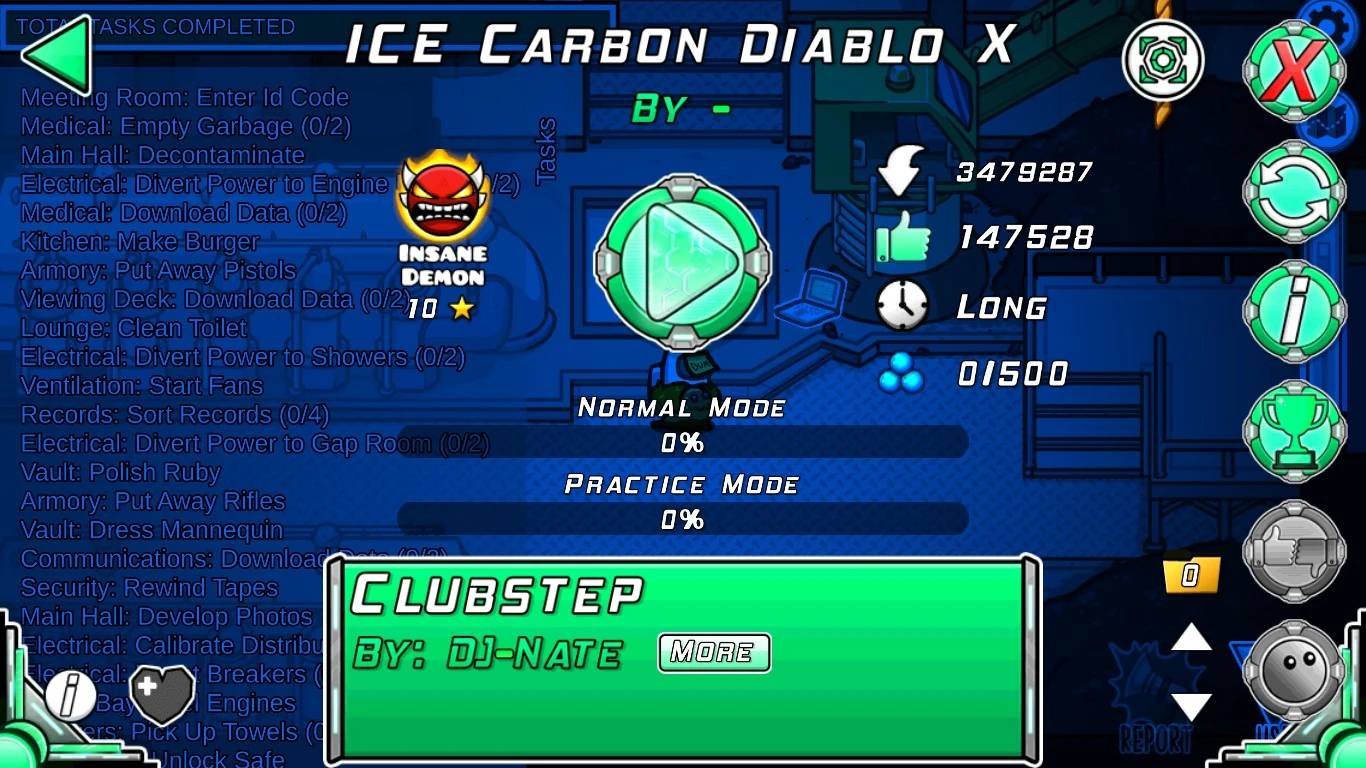
Task: Click the Insane Demon difficulty face
Action: coord(443,197)
